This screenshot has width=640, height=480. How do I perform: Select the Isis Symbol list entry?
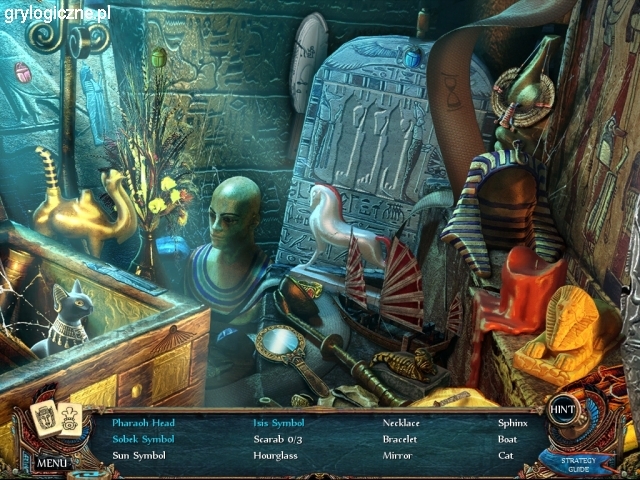pos(278,423)
